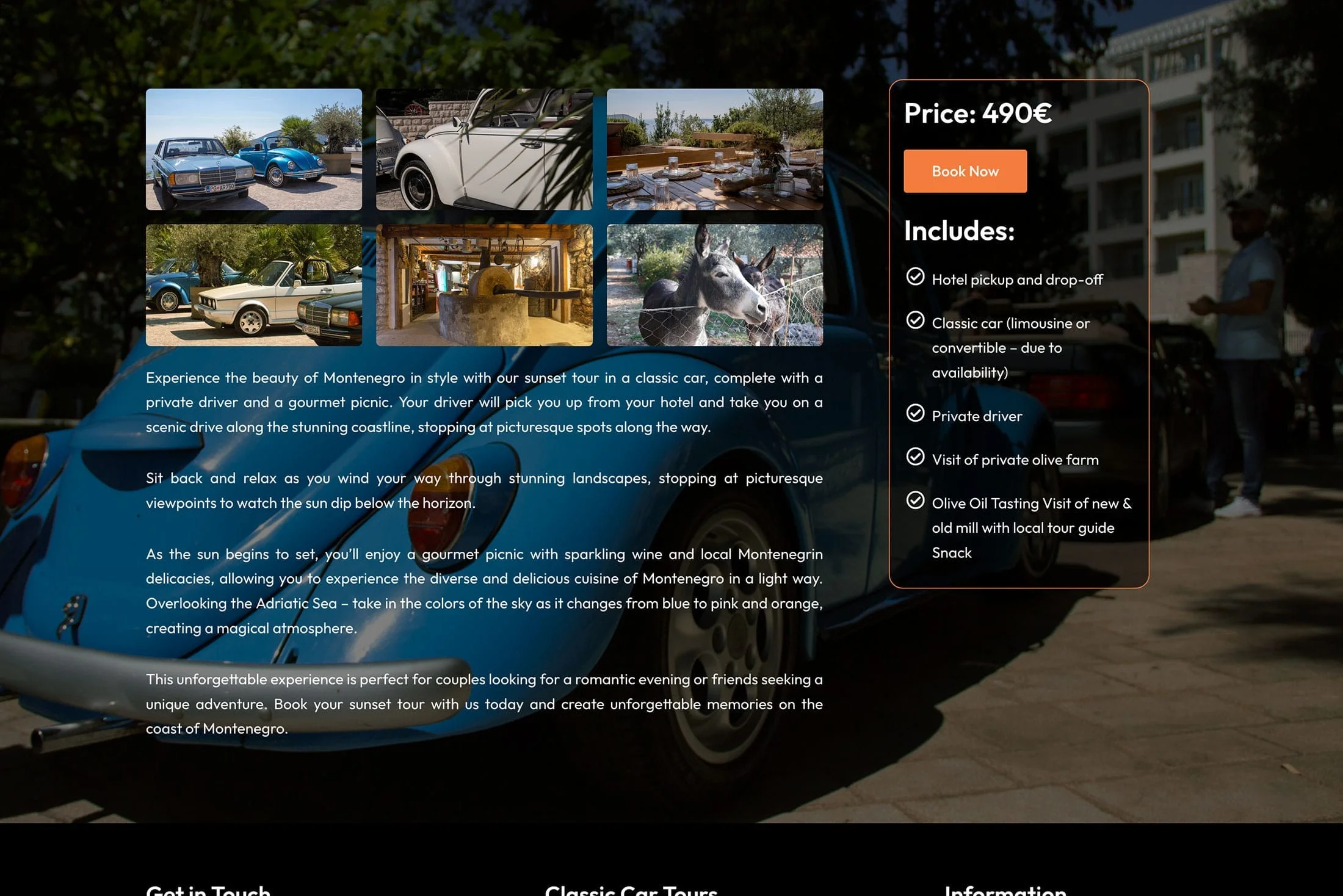The height and width of the screenshot is (896, 1343).
Task: Click the checkmark icon beside Hotel pickup
Action: pyautogui.click(x=914, y=278)
